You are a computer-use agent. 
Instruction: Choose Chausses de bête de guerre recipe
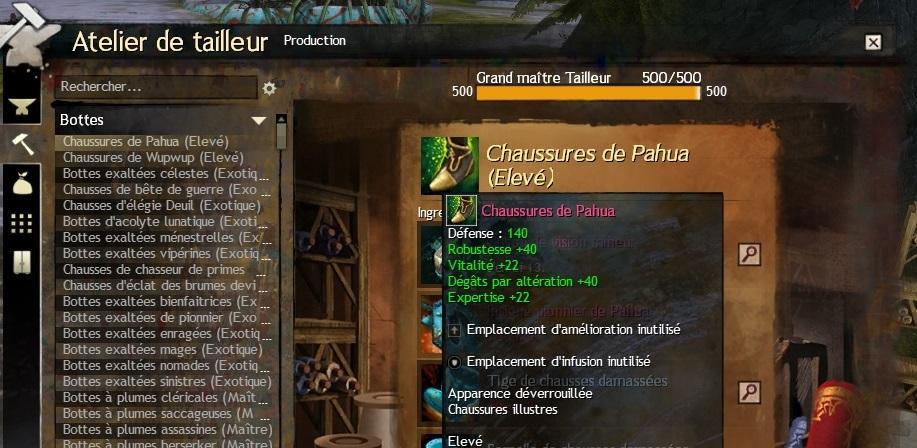[x=160, y=189]
